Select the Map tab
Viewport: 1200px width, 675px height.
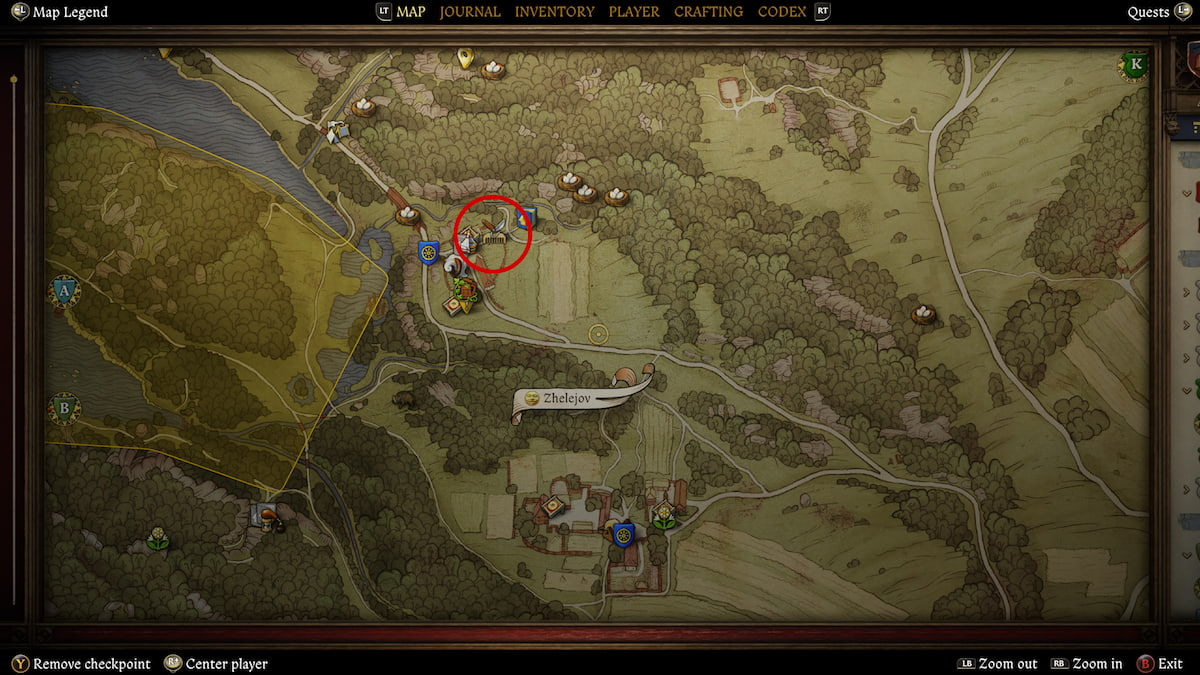pos(410,12)
